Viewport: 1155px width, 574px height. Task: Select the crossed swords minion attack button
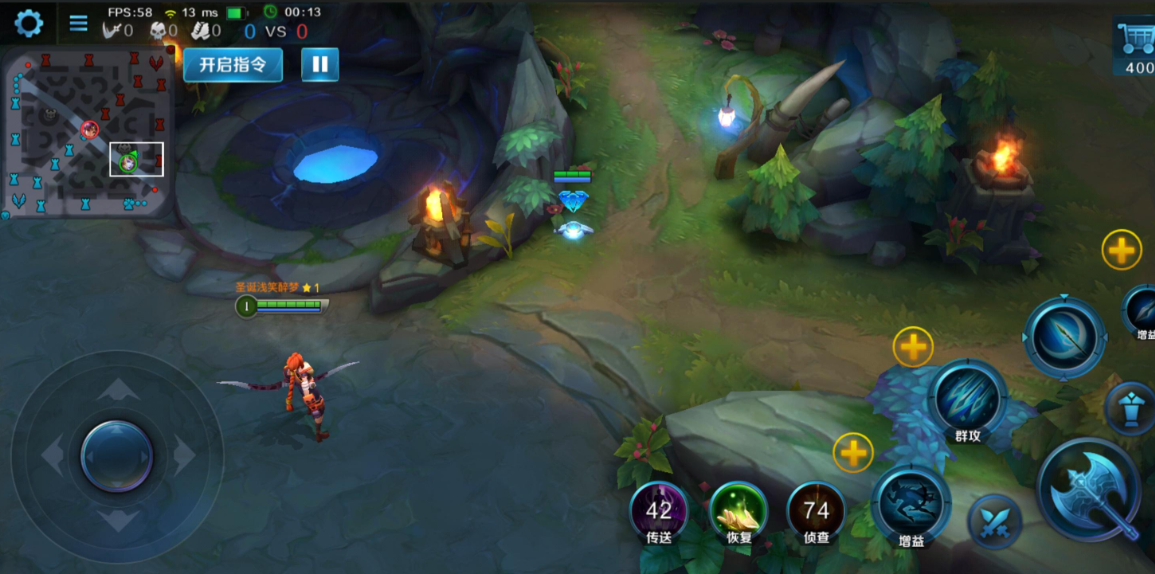click(x=994, y=521)
